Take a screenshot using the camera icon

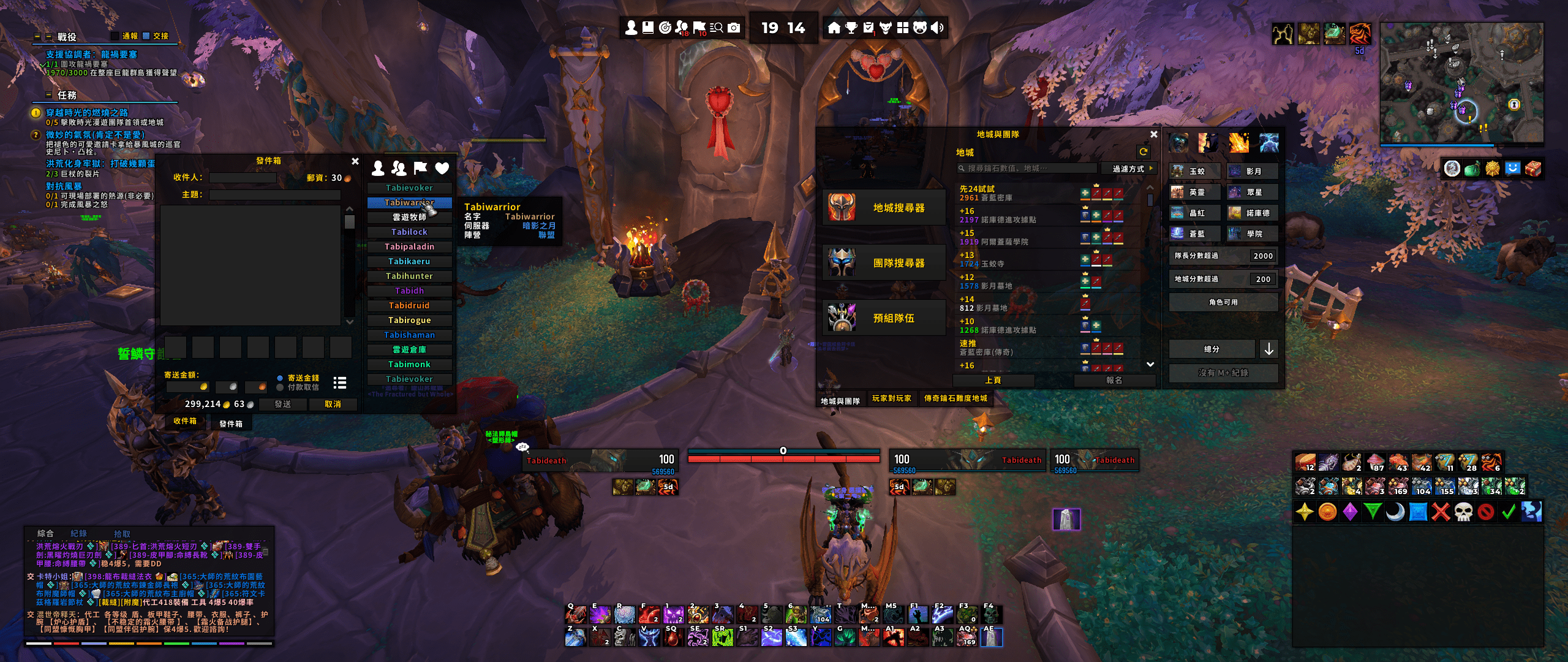point(734,28)
